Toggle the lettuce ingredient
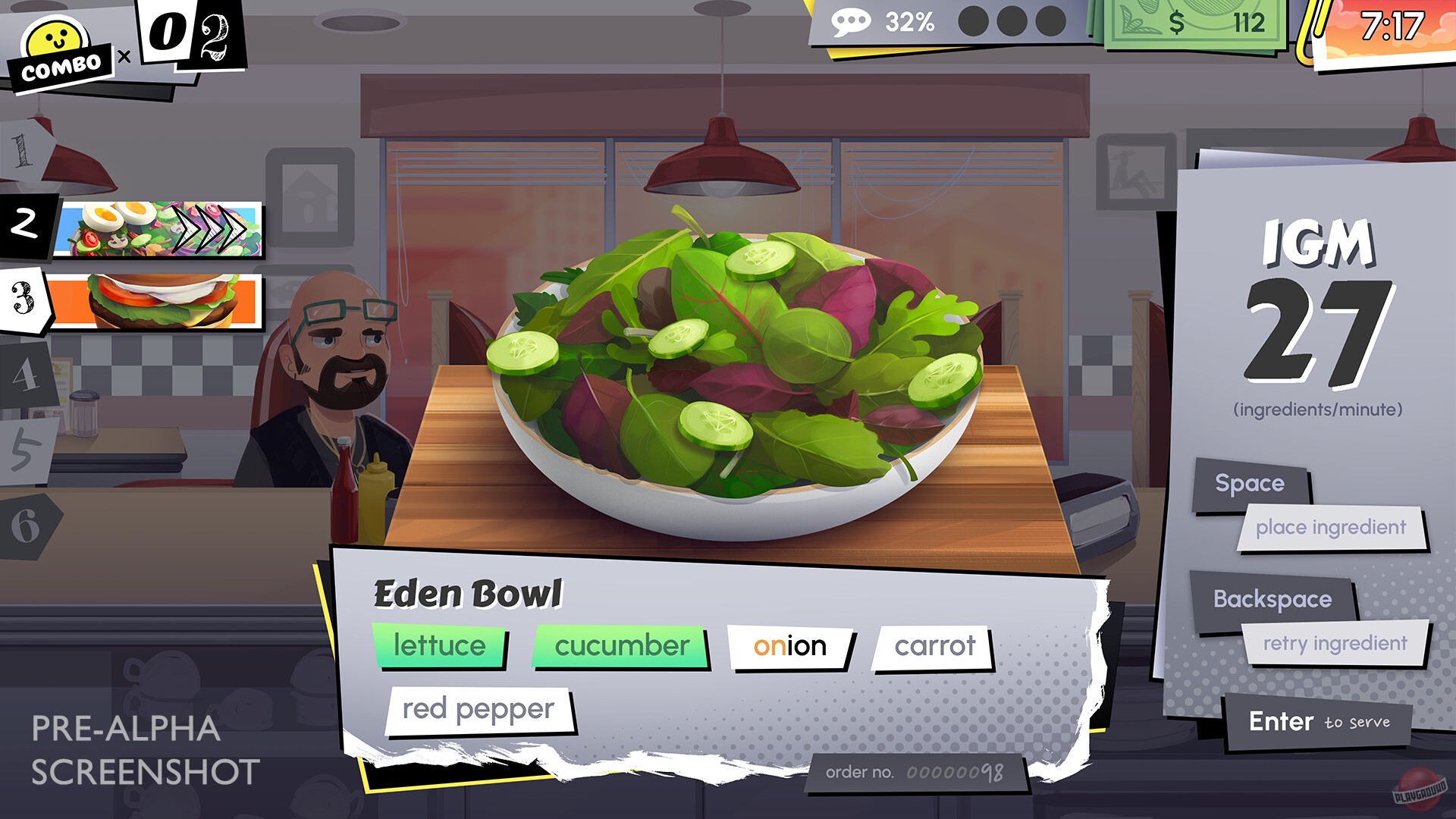The height and width of the screenshot is (819, 1456). click(x=440, y=646)
